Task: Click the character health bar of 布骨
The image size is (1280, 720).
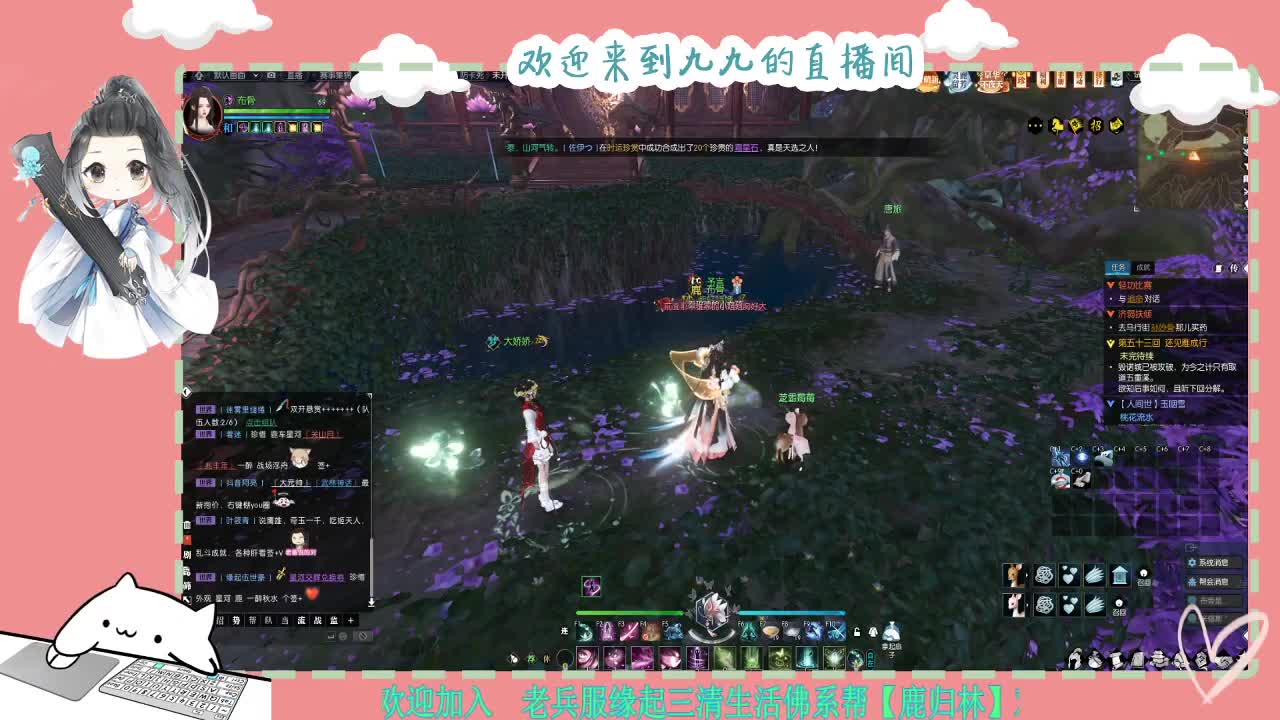Action: click(275, 111)
